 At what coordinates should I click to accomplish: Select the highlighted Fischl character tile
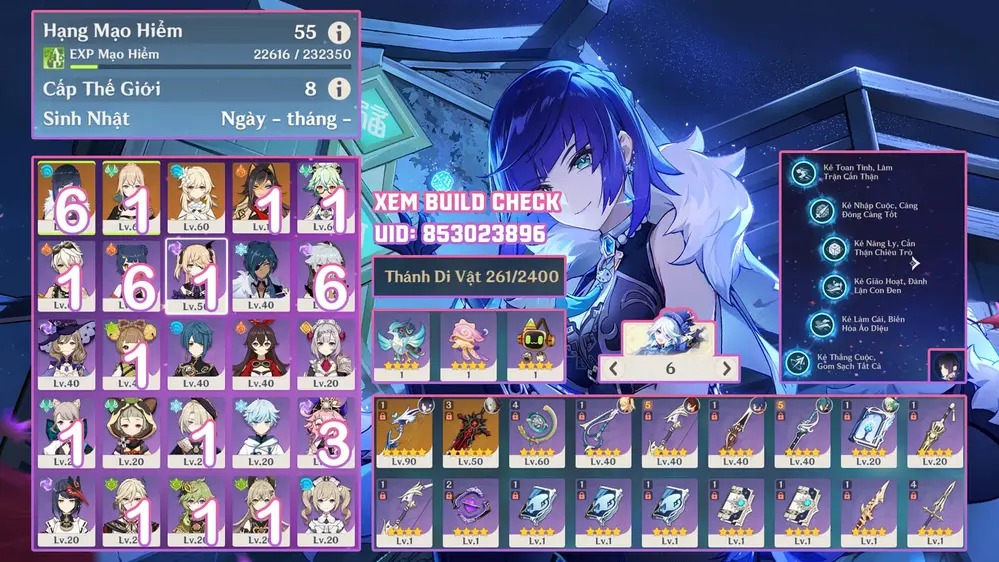point(196,274)
